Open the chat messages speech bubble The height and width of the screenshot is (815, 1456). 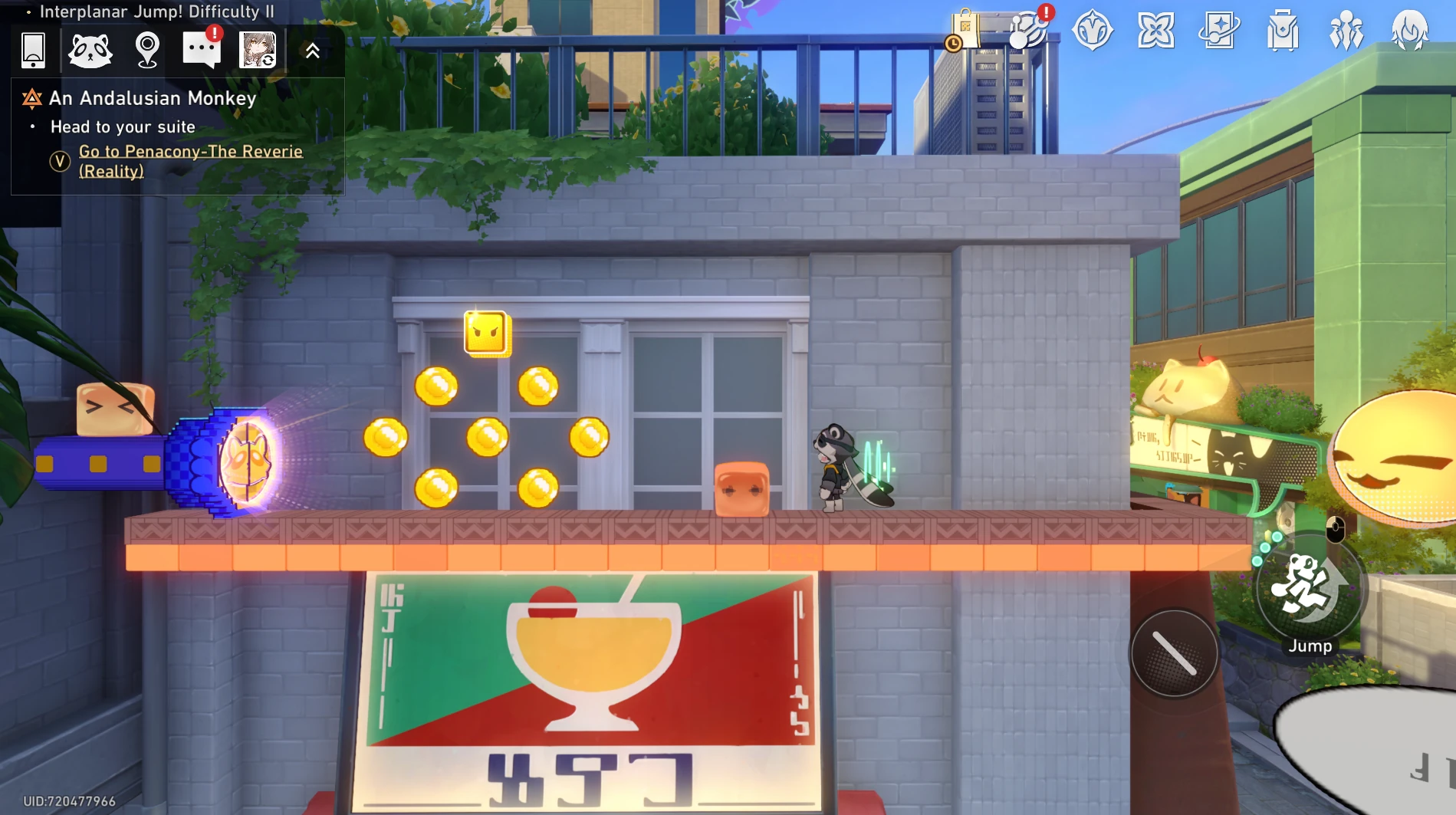click(201, 51)
